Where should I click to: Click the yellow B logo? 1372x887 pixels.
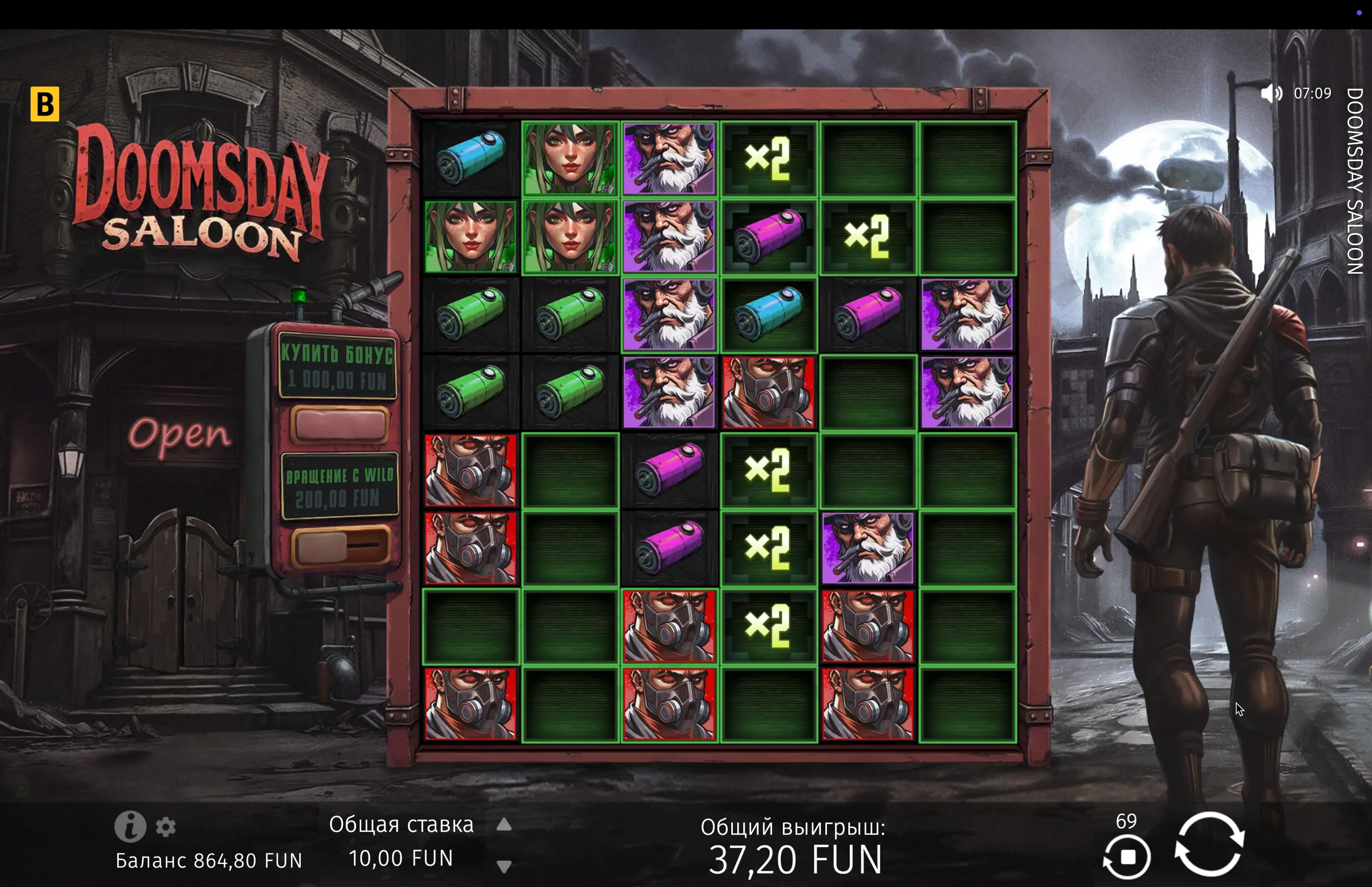click(x=45, y=104)
